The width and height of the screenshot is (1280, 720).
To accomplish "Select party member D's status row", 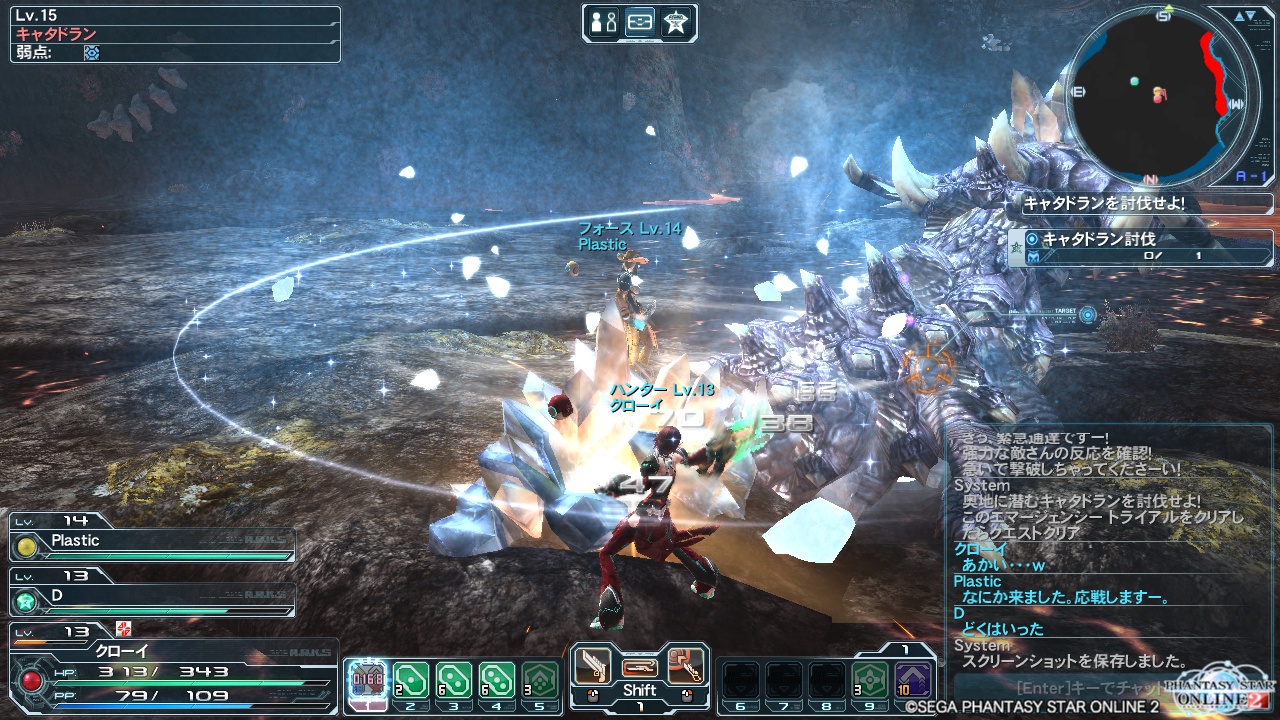I will tap(153, 599).
